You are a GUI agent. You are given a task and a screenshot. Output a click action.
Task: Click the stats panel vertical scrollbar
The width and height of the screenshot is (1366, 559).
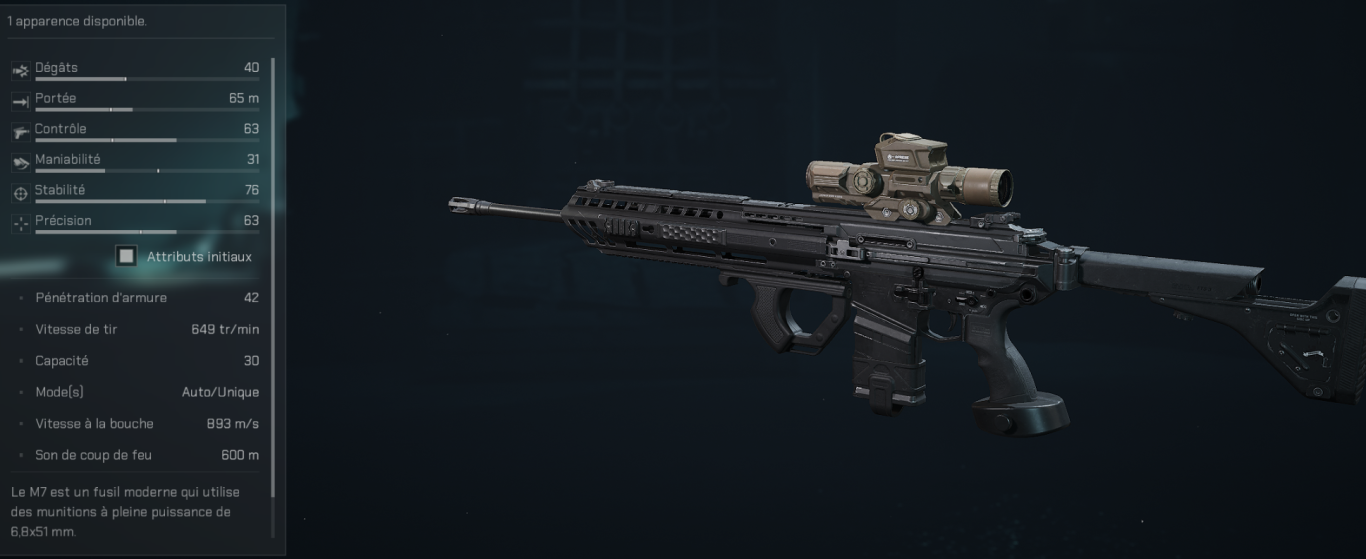click(272, 280)
